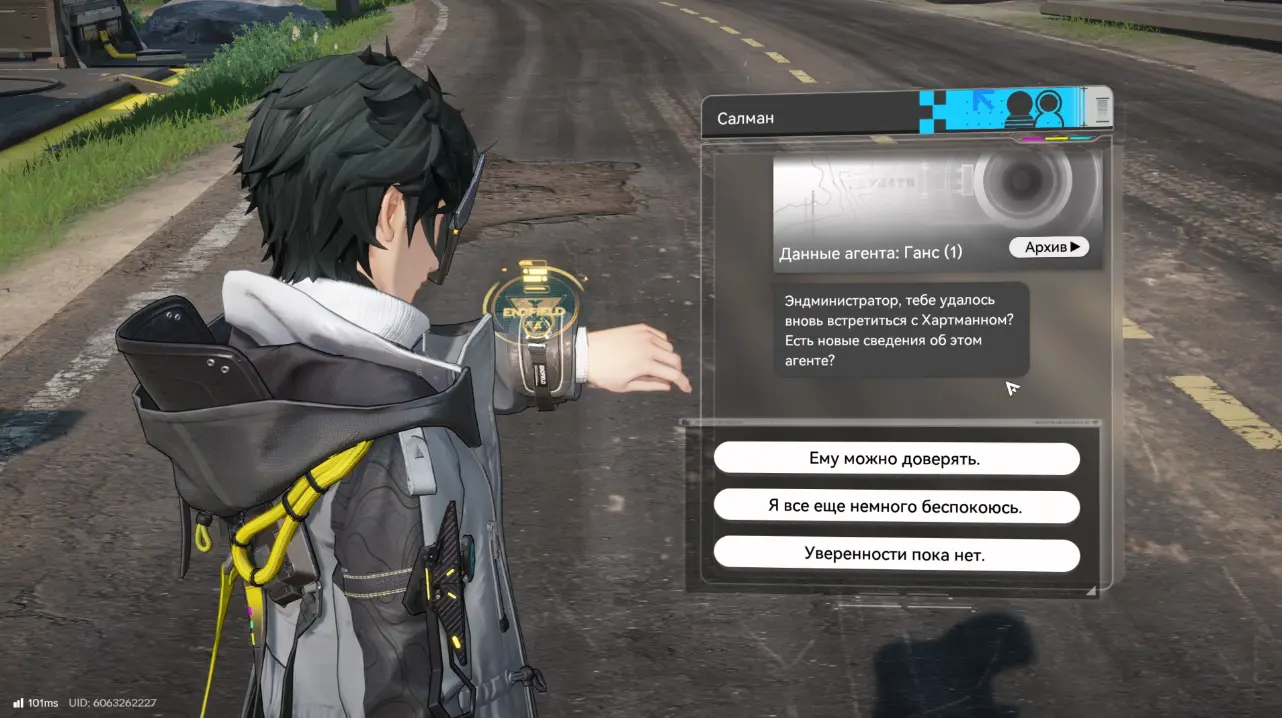
Task: Answer with "Уверенности пока нет."
Action: (x=896, y=554)
